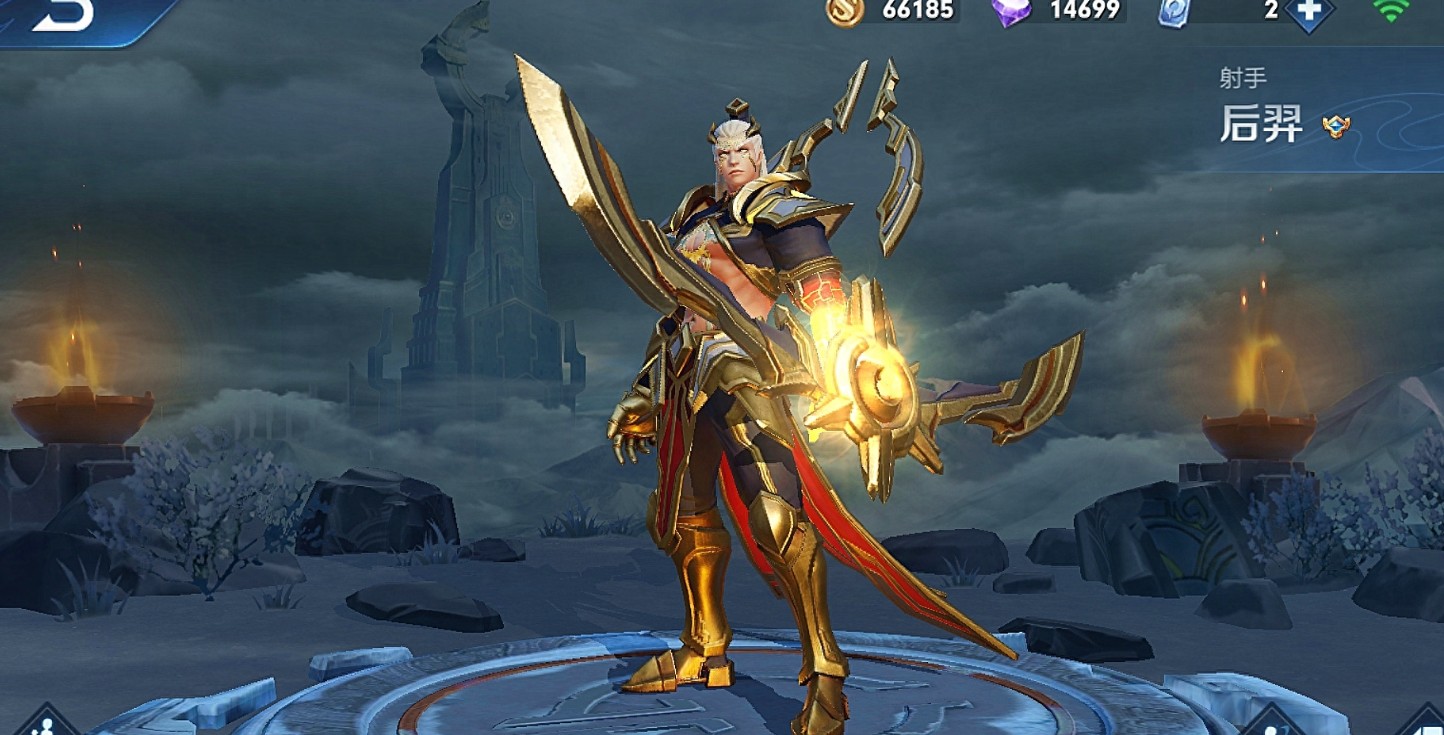
Task: Open the gold coin currency icon
Action: click(x=845, y=11)
